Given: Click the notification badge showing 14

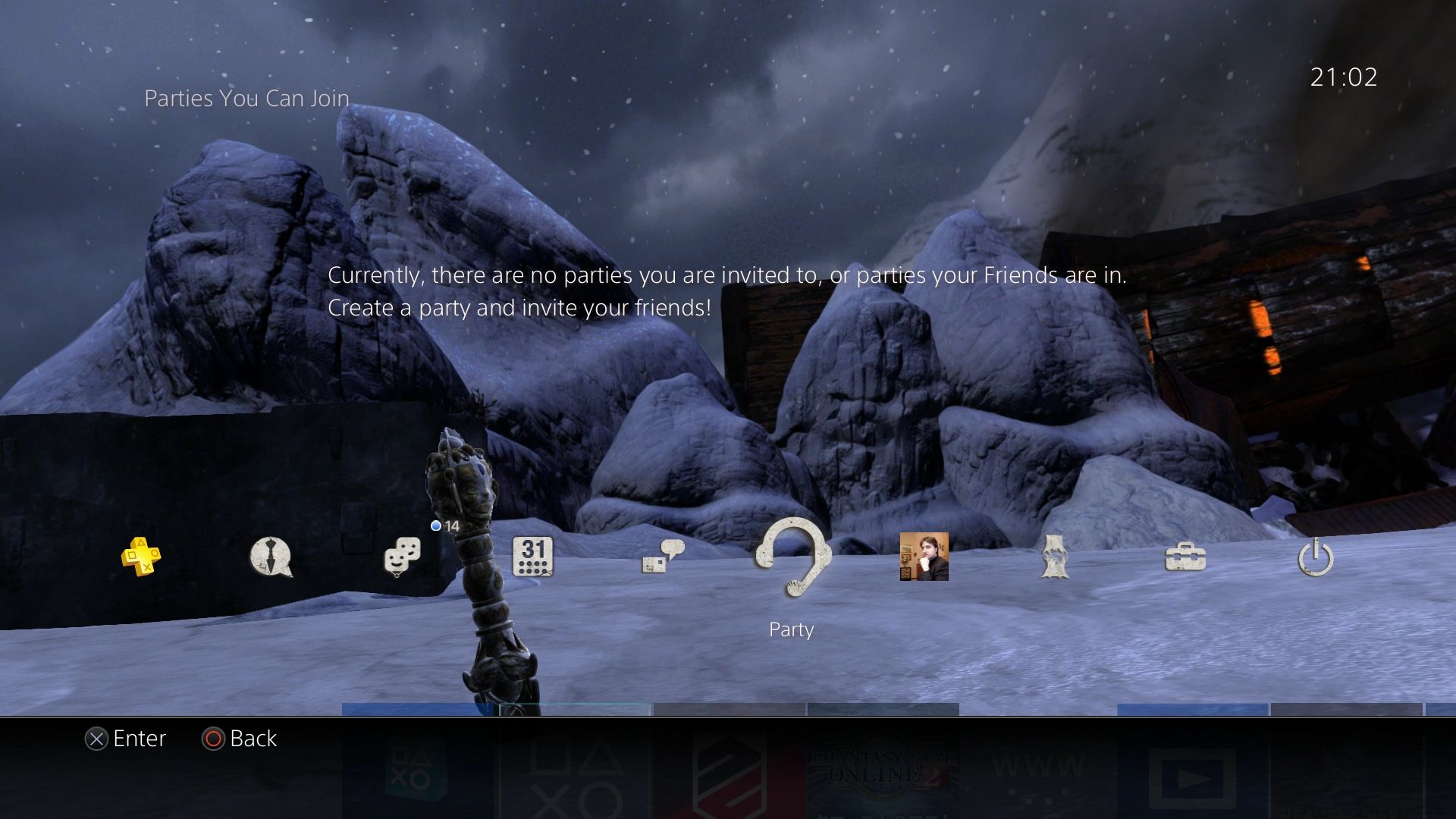Looking at the screenshot, I should 445,525.
